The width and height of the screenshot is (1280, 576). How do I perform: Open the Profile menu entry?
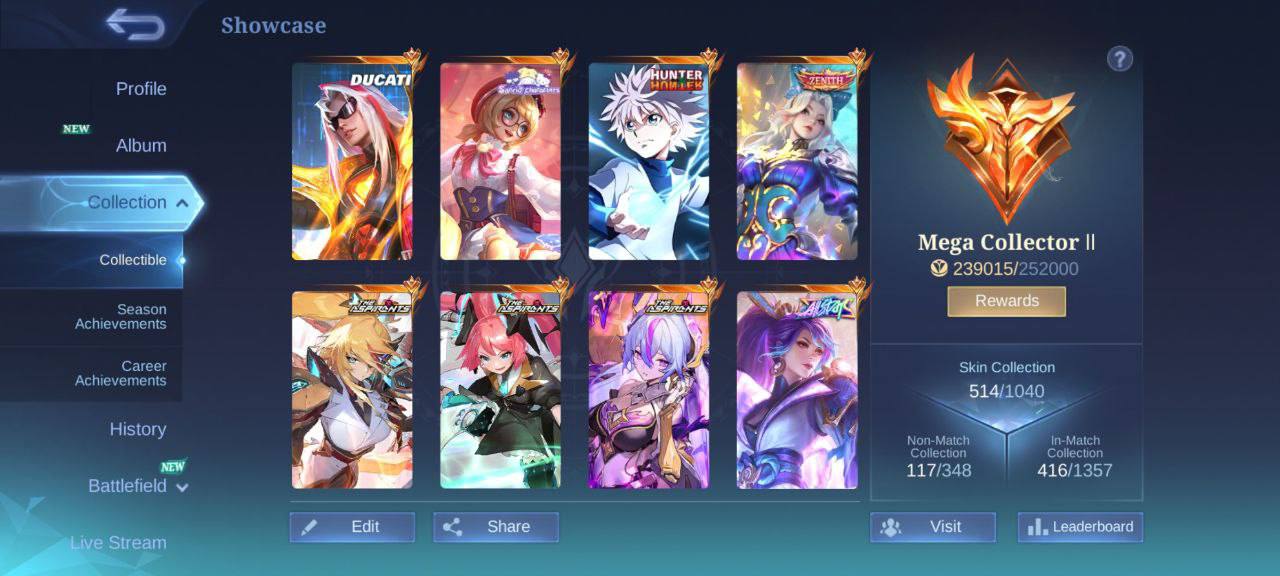click(141, 89)
